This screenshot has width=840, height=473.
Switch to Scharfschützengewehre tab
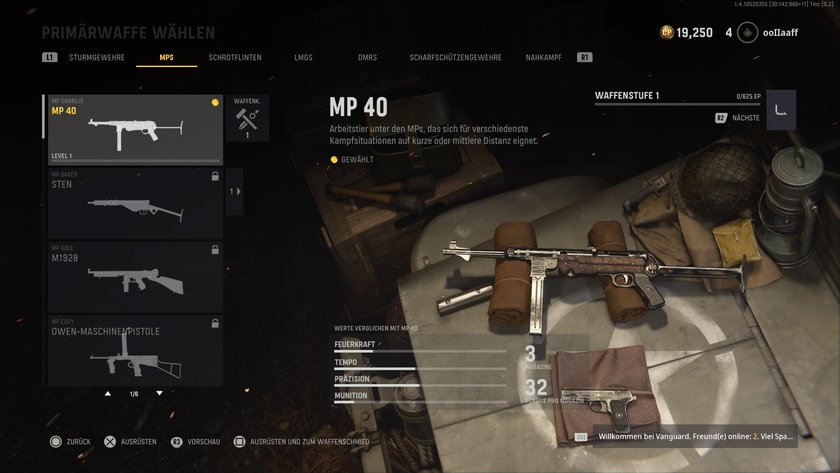pyautogui.click(x=455, y=58)
